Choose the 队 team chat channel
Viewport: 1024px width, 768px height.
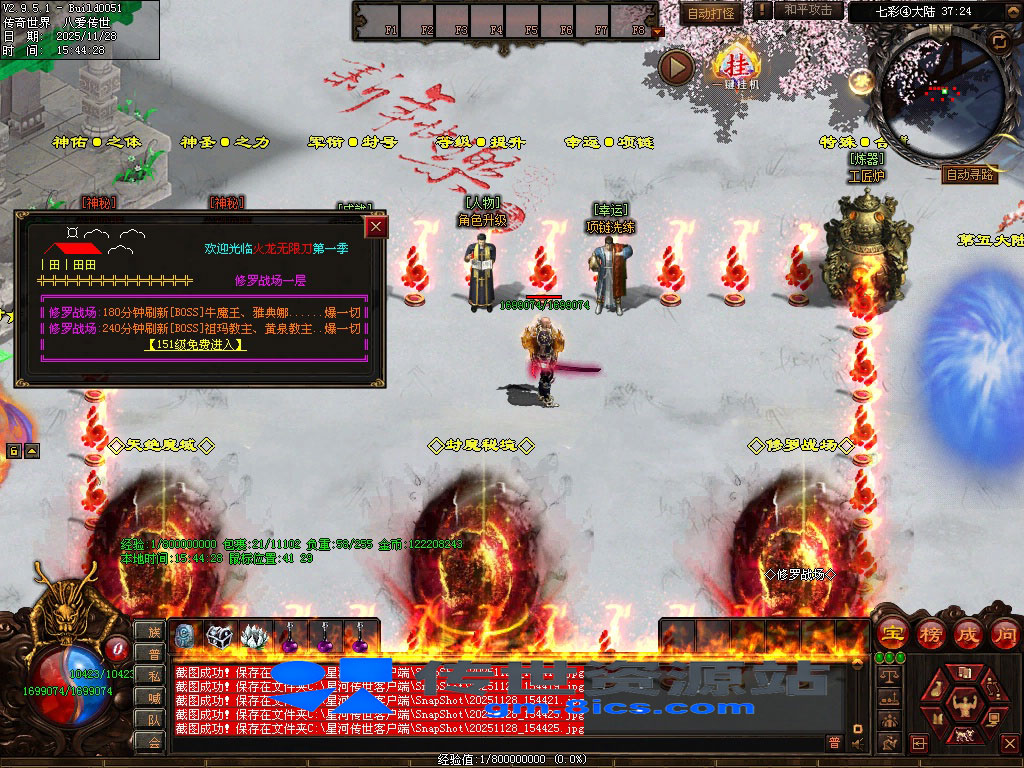(153, 719)
